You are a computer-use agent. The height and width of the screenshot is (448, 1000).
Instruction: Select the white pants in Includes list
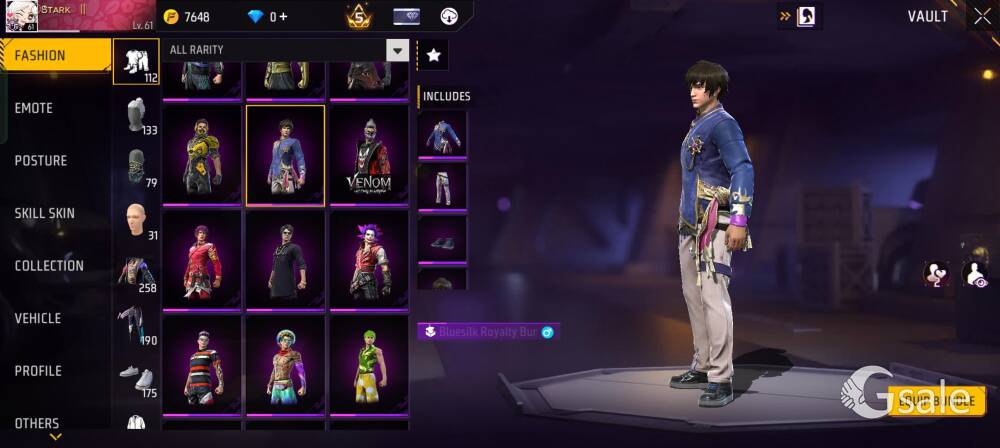tap(442, 186)
